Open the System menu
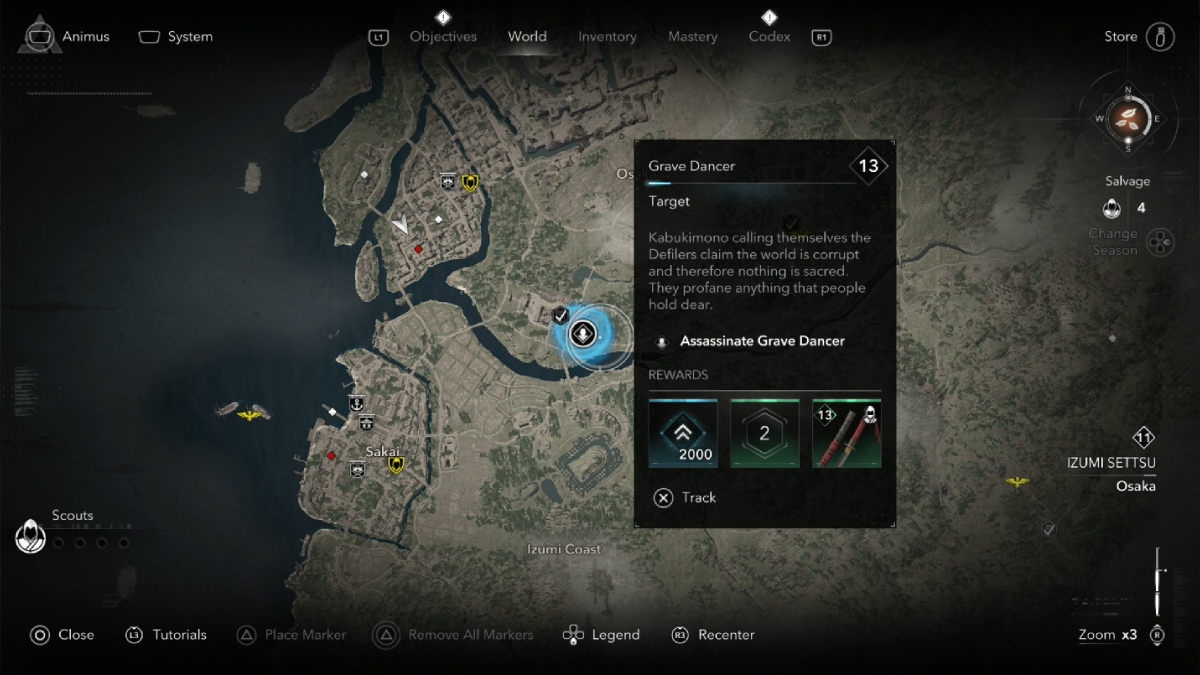The width and height of the screenshot is (1200, 675). (176, 37)
